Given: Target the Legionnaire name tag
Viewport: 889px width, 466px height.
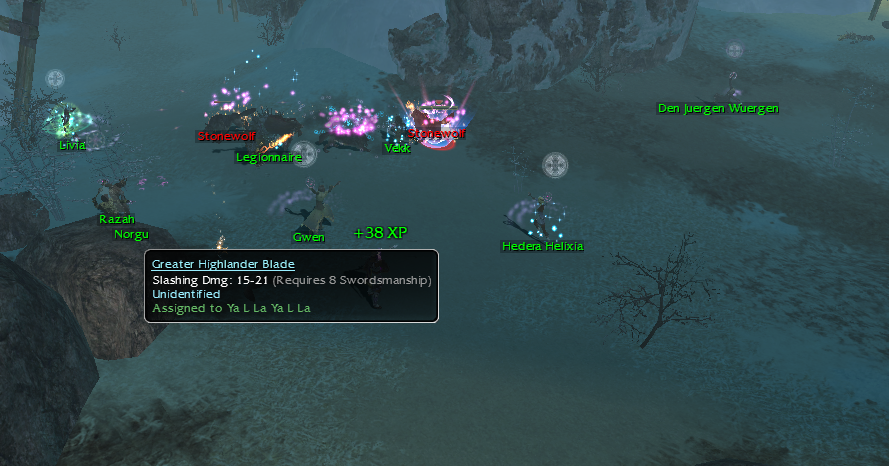Looking at the screenshot, I should [268, 157].
